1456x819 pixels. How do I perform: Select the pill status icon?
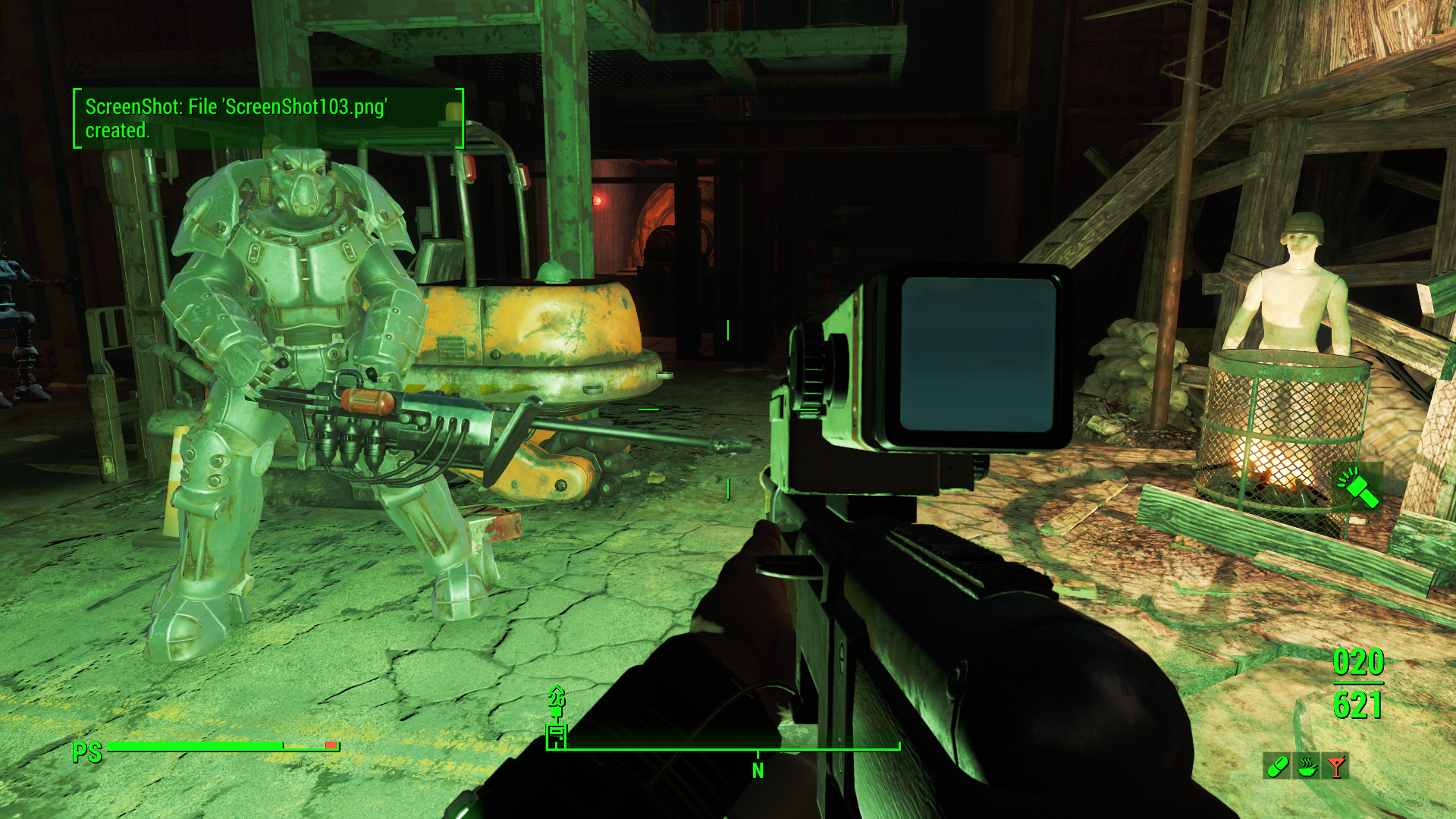(x=1276, y=766)
